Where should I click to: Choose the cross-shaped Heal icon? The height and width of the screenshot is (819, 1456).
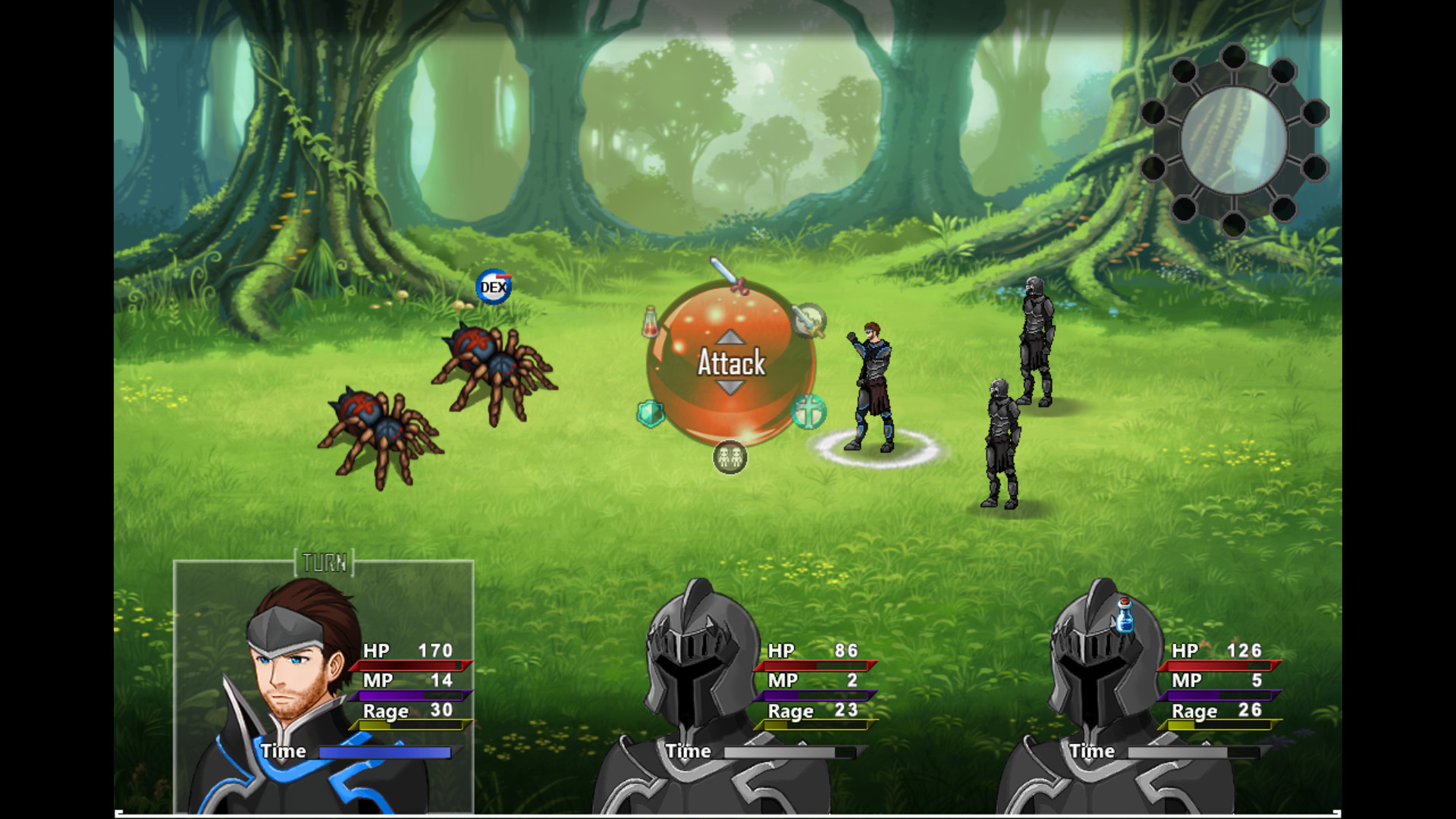[809, 412]
